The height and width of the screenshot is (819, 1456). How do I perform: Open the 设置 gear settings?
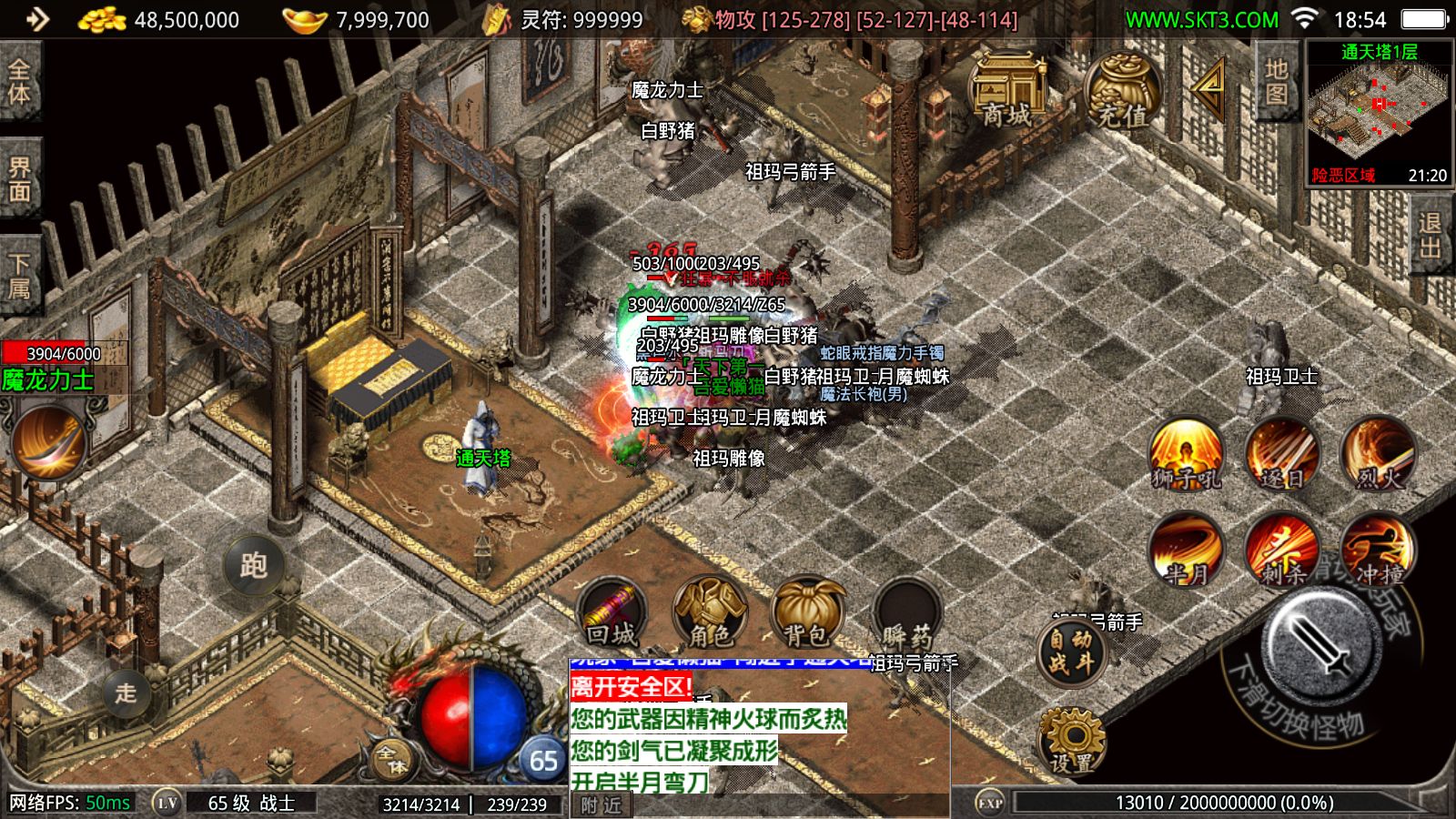(1072, 742)
